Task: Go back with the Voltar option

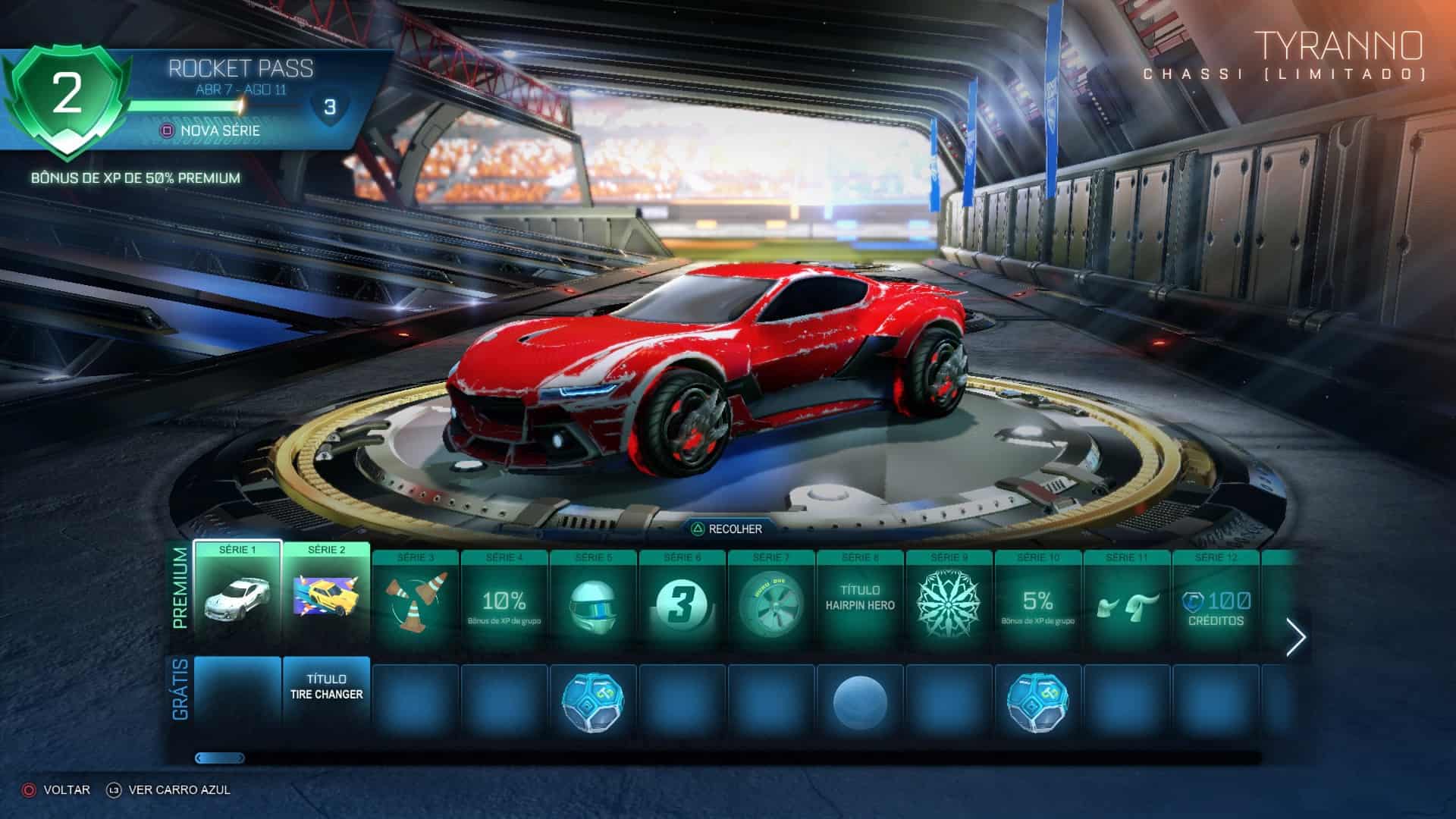Action: pos(57,789)
